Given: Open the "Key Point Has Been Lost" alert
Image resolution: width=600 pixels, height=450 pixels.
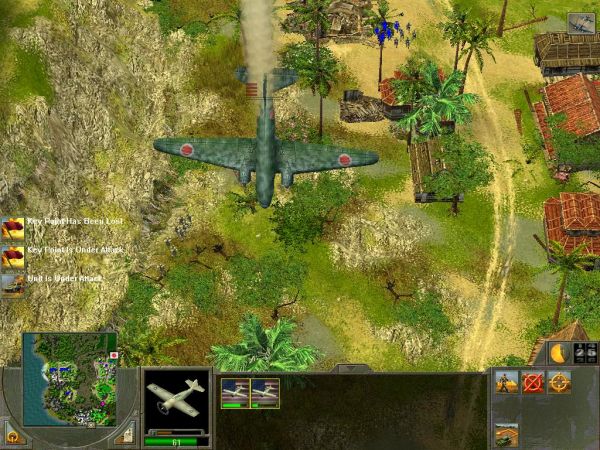Looking at the screenshot, I should (13, 226).
